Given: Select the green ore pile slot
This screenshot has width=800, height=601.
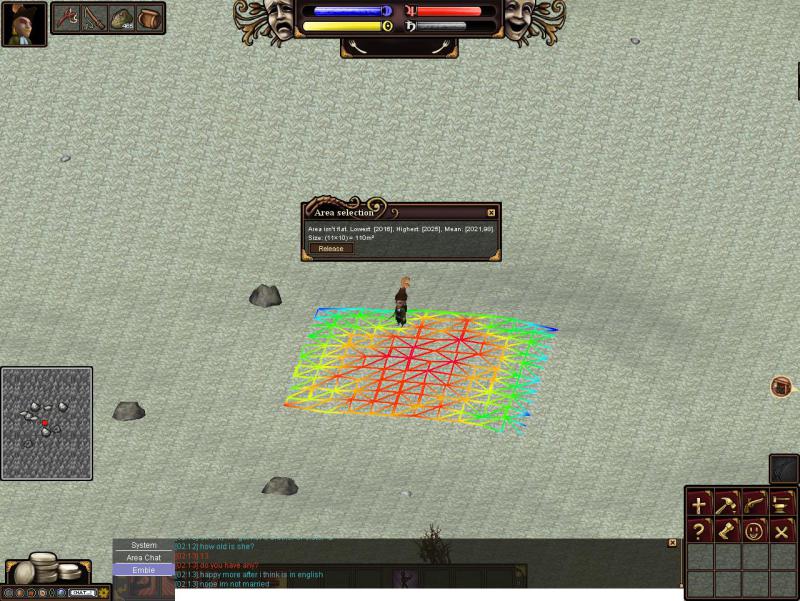Looking at the screenshot, I should (122, 18).
